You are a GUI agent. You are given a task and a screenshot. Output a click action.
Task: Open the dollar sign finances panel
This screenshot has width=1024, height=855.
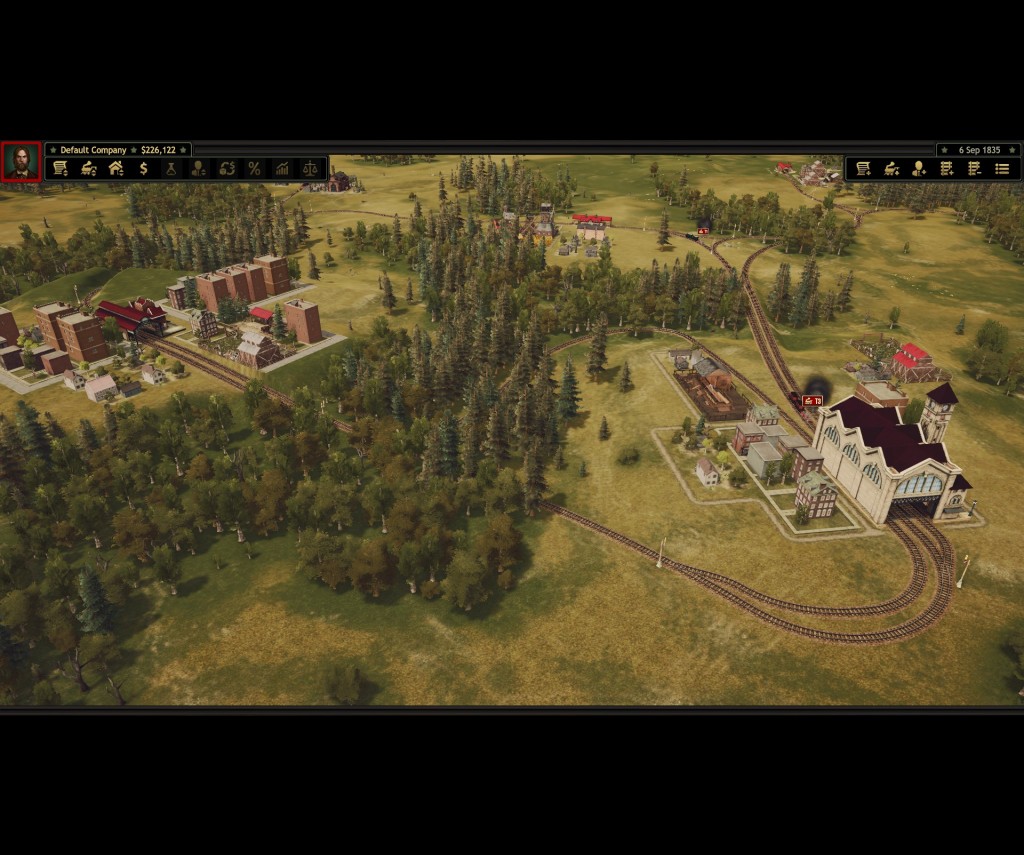(x=144, y=169)
